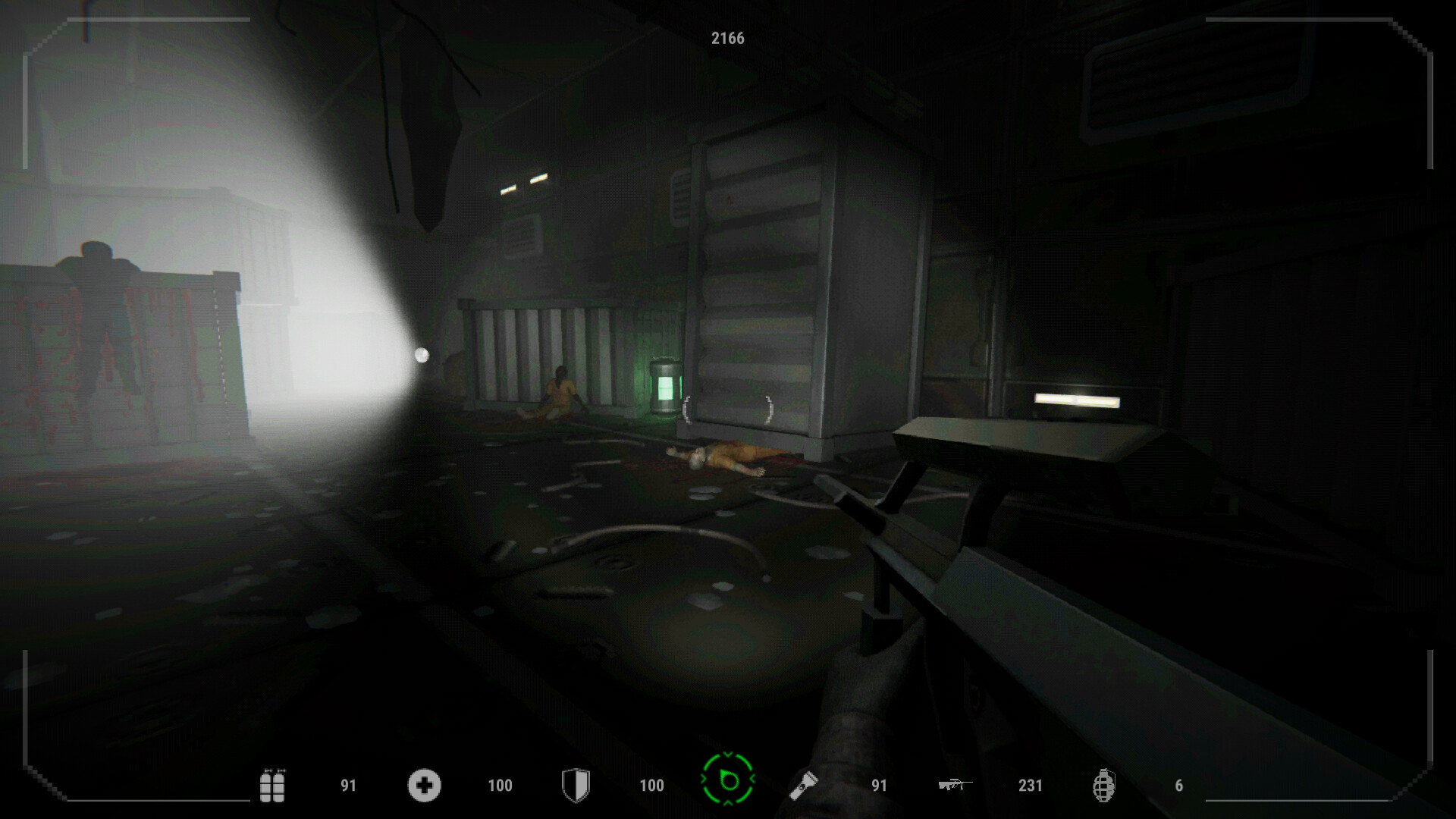
Task: Click the health cross icon
Action: tap(425, 786)
